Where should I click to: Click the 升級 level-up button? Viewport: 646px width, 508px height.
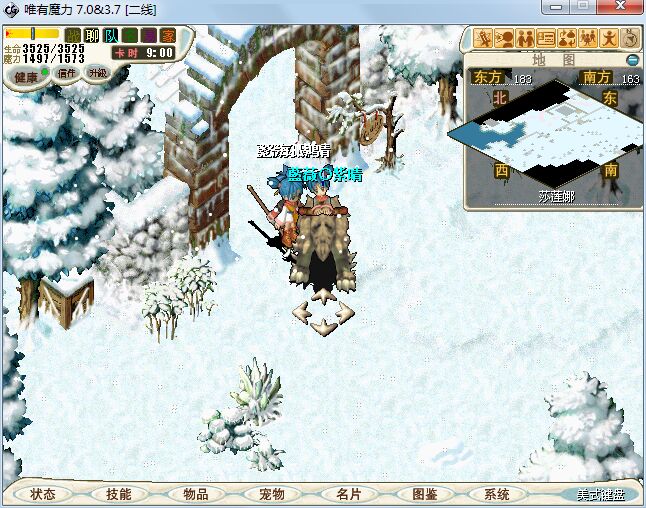coord(98,73)
